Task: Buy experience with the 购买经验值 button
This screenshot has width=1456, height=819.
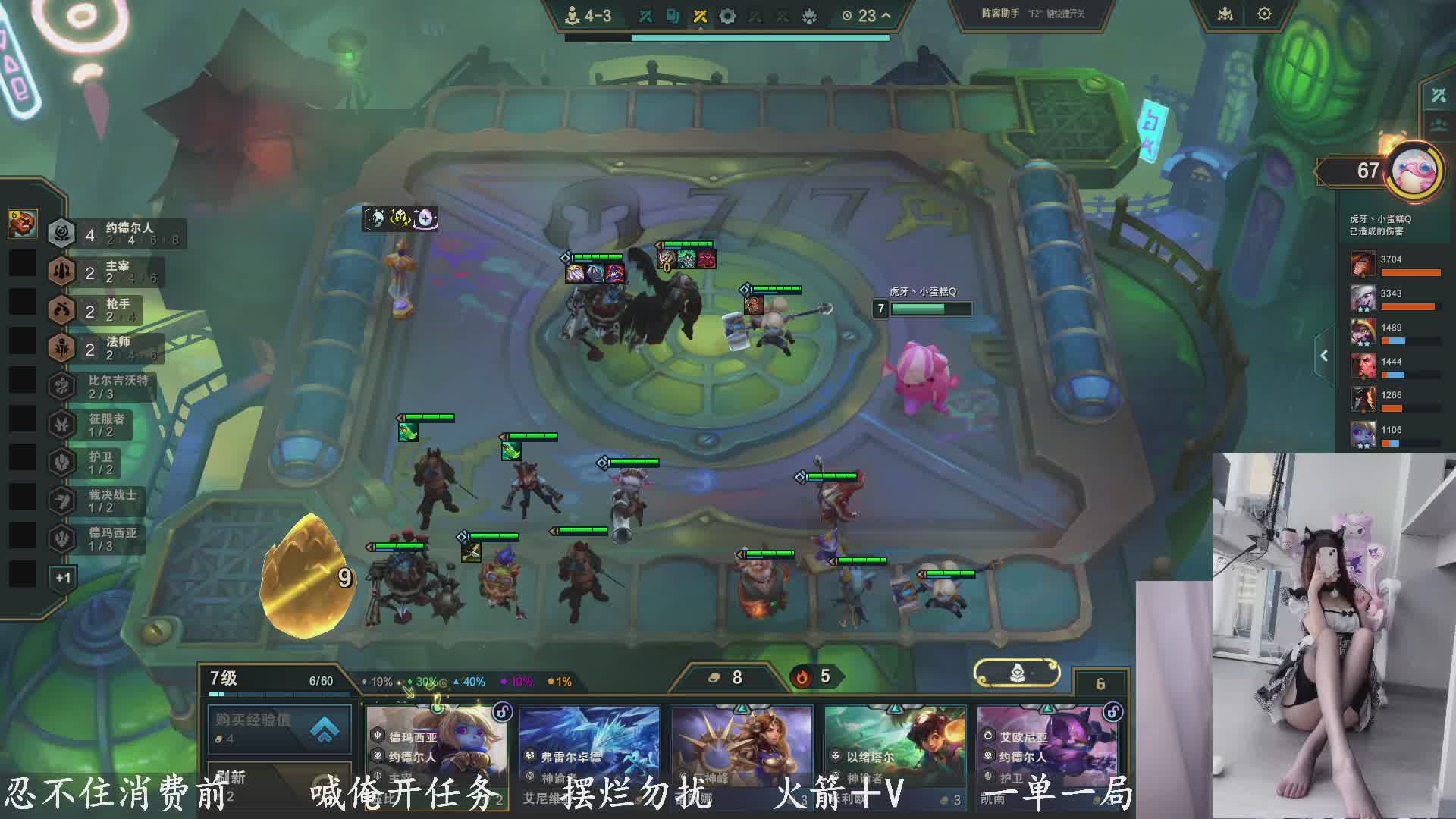Action: (279, 728)
